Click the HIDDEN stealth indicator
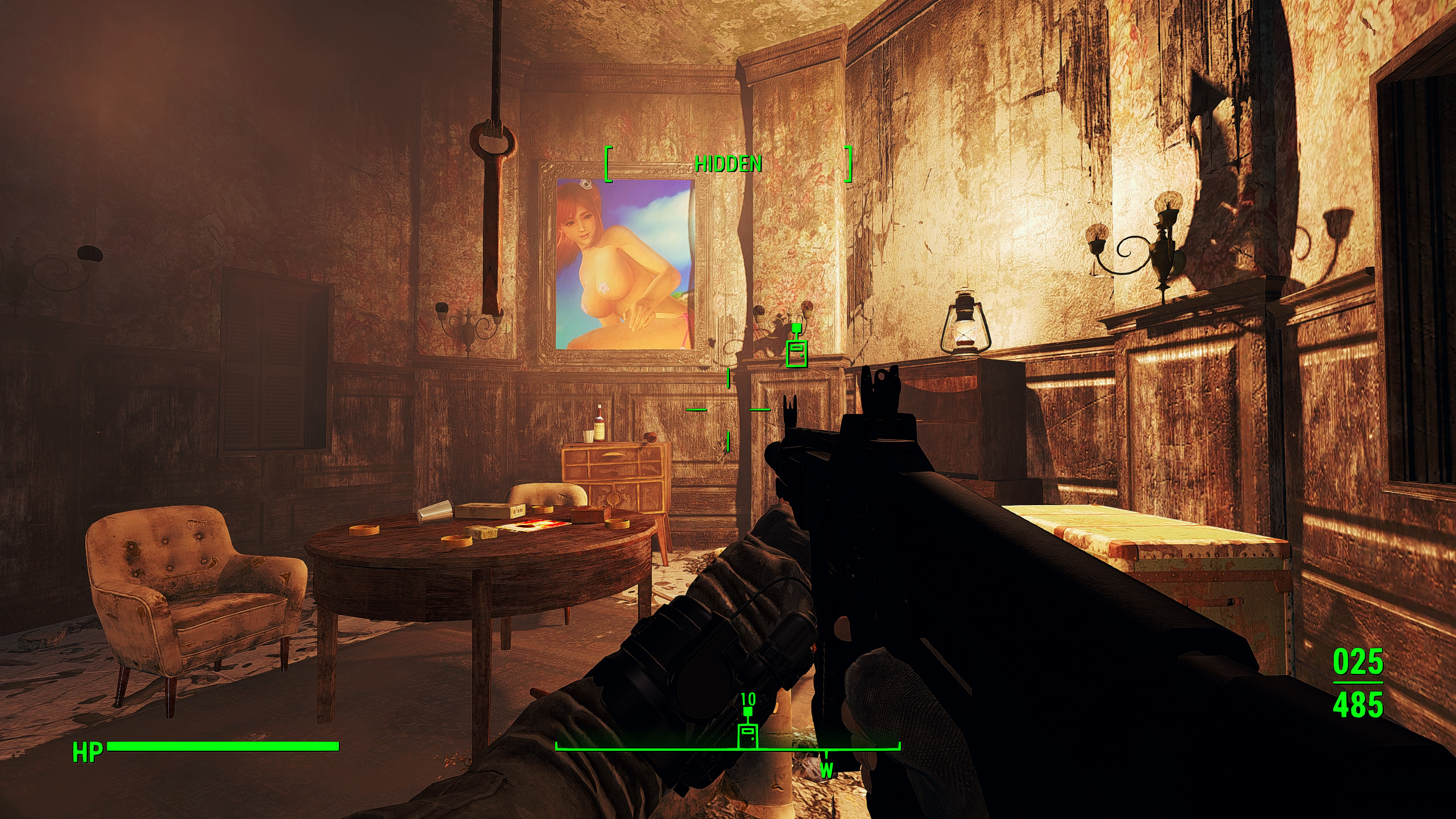Image resolution: width=1456 pixels, height=819 pixels. [x=727, y=164]
